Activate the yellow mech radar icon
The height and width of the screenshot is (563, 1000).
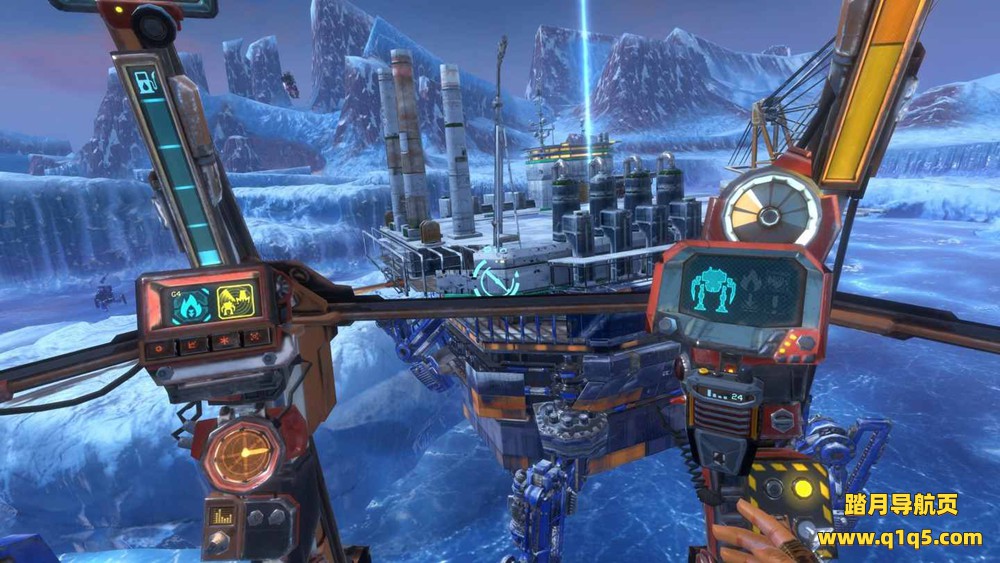tap(238, 300)
